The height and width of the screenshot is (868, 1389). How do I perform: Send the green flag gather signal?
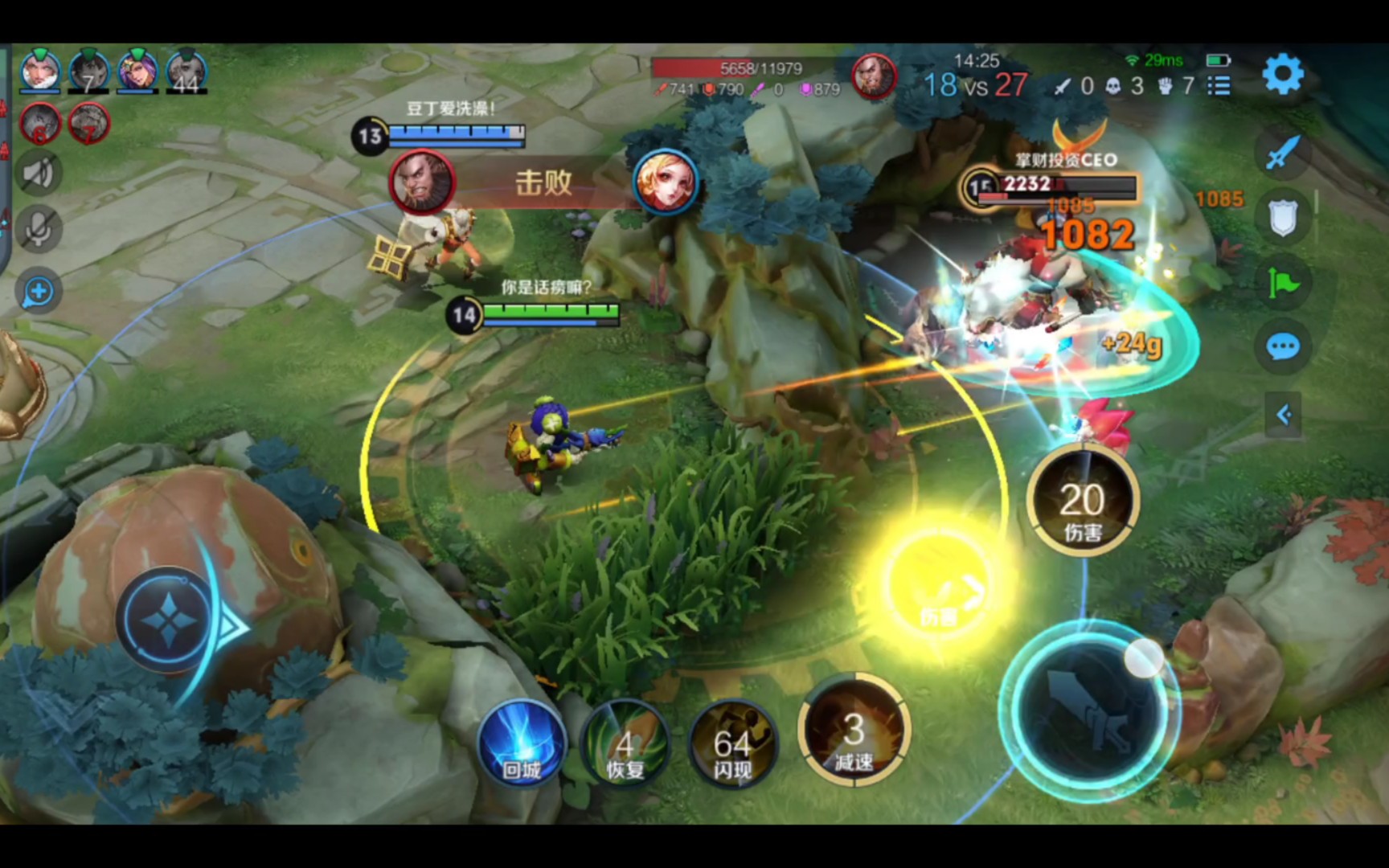coord(1282,282)
